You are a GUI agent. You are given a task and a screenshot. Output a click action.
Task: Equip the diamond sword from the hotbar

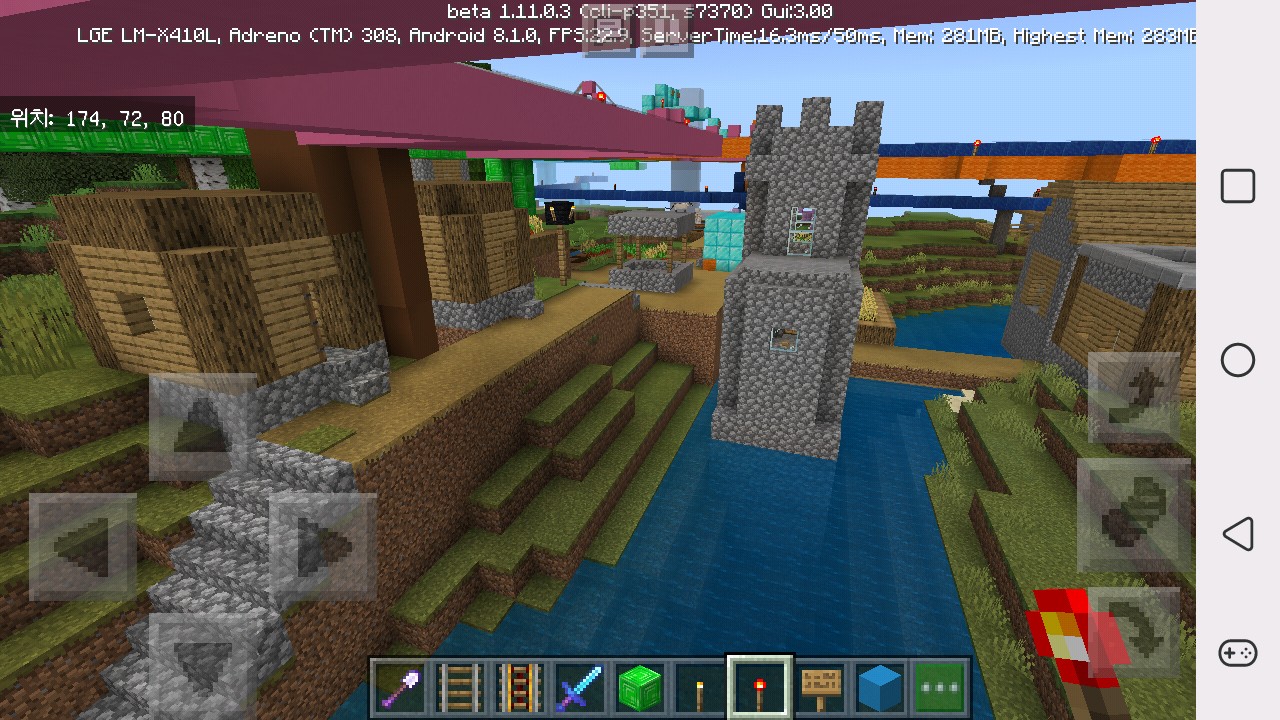point(580,688)
